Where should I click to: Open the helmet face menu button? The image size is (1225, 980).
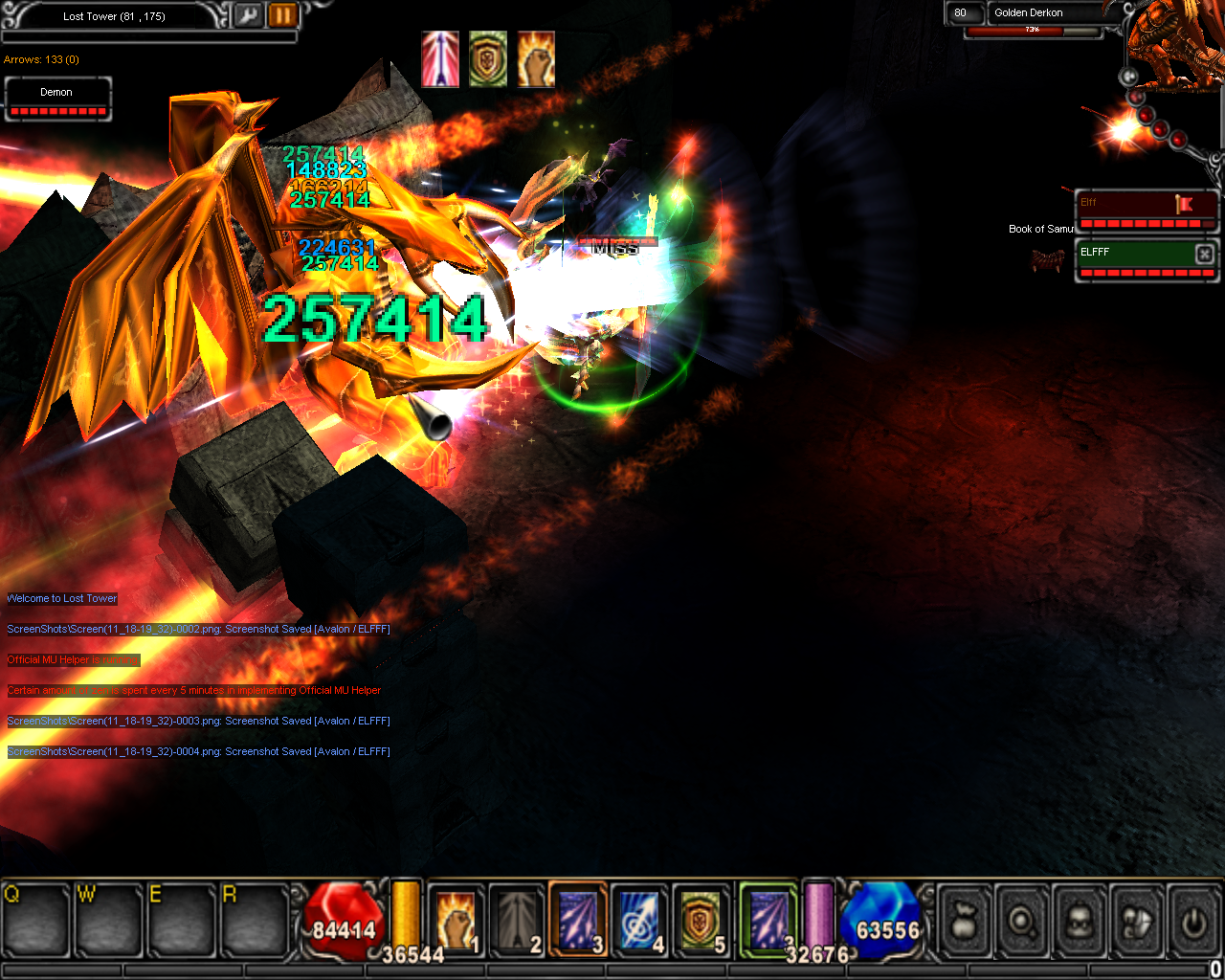pyautogui.click(x=1080, y=923)
